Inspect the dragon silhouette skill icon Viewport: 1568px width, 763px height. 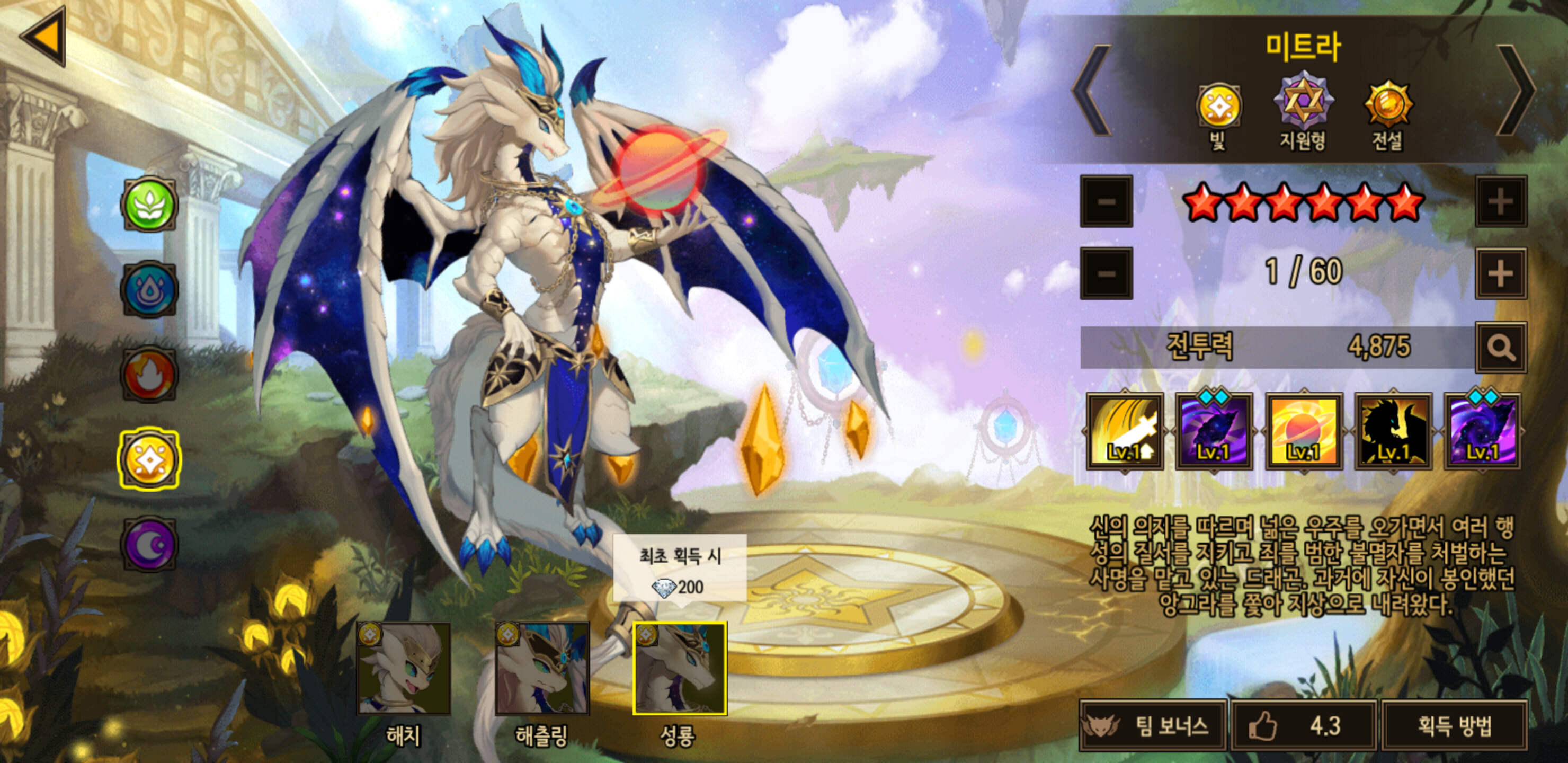coord(1393,431)
